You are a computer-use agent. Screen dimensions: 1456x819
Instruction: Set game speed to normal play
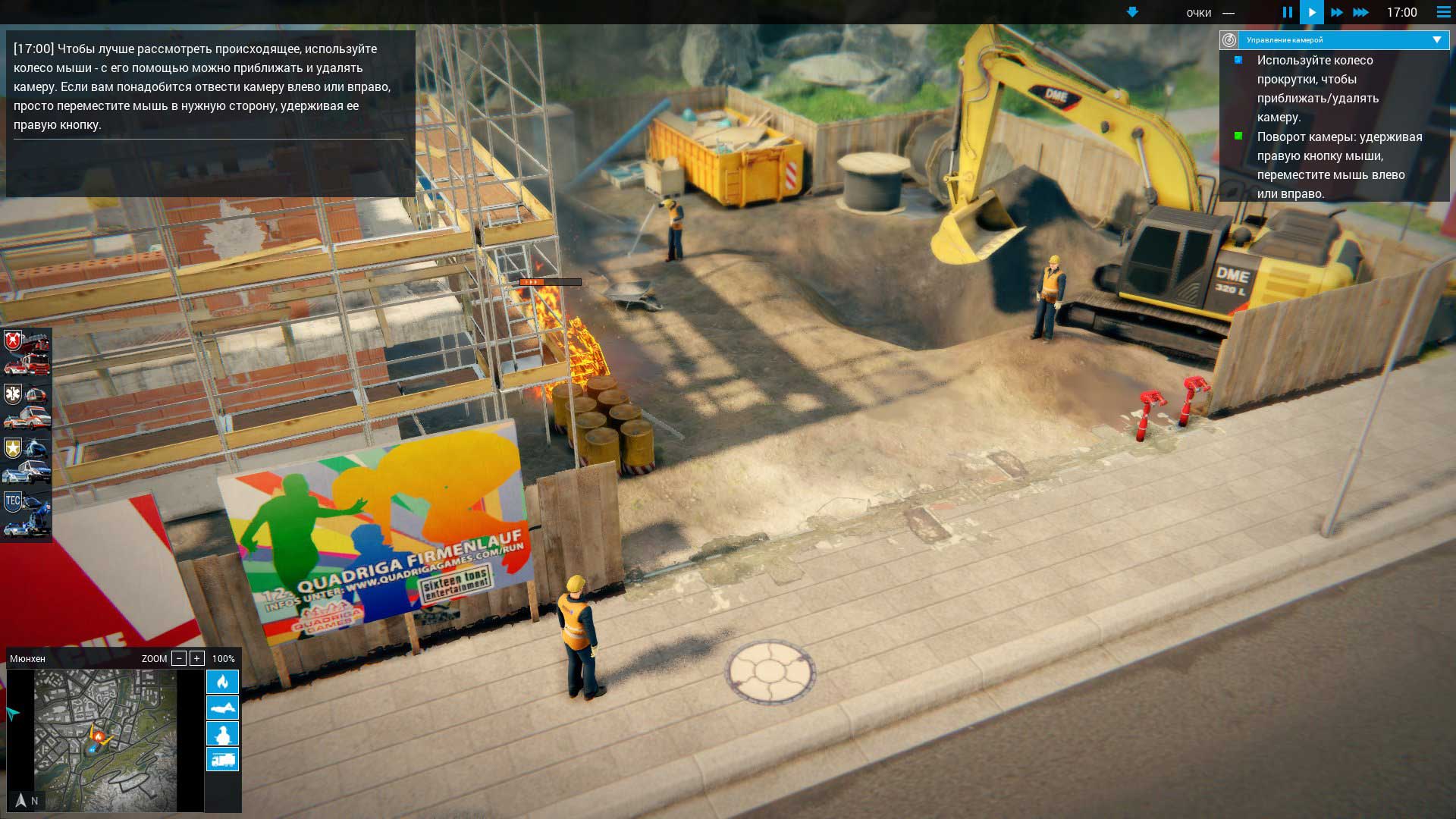click(1311, 12)
